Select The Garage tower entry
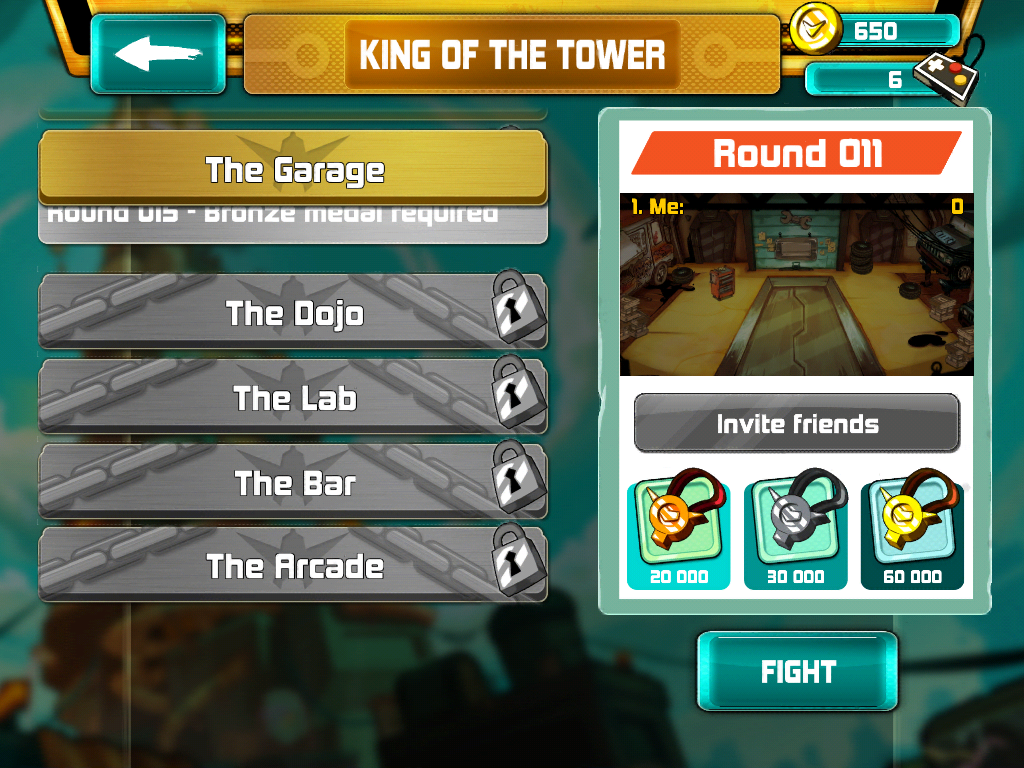Viewport: 1024px width, 768px height. click(293, 169)
